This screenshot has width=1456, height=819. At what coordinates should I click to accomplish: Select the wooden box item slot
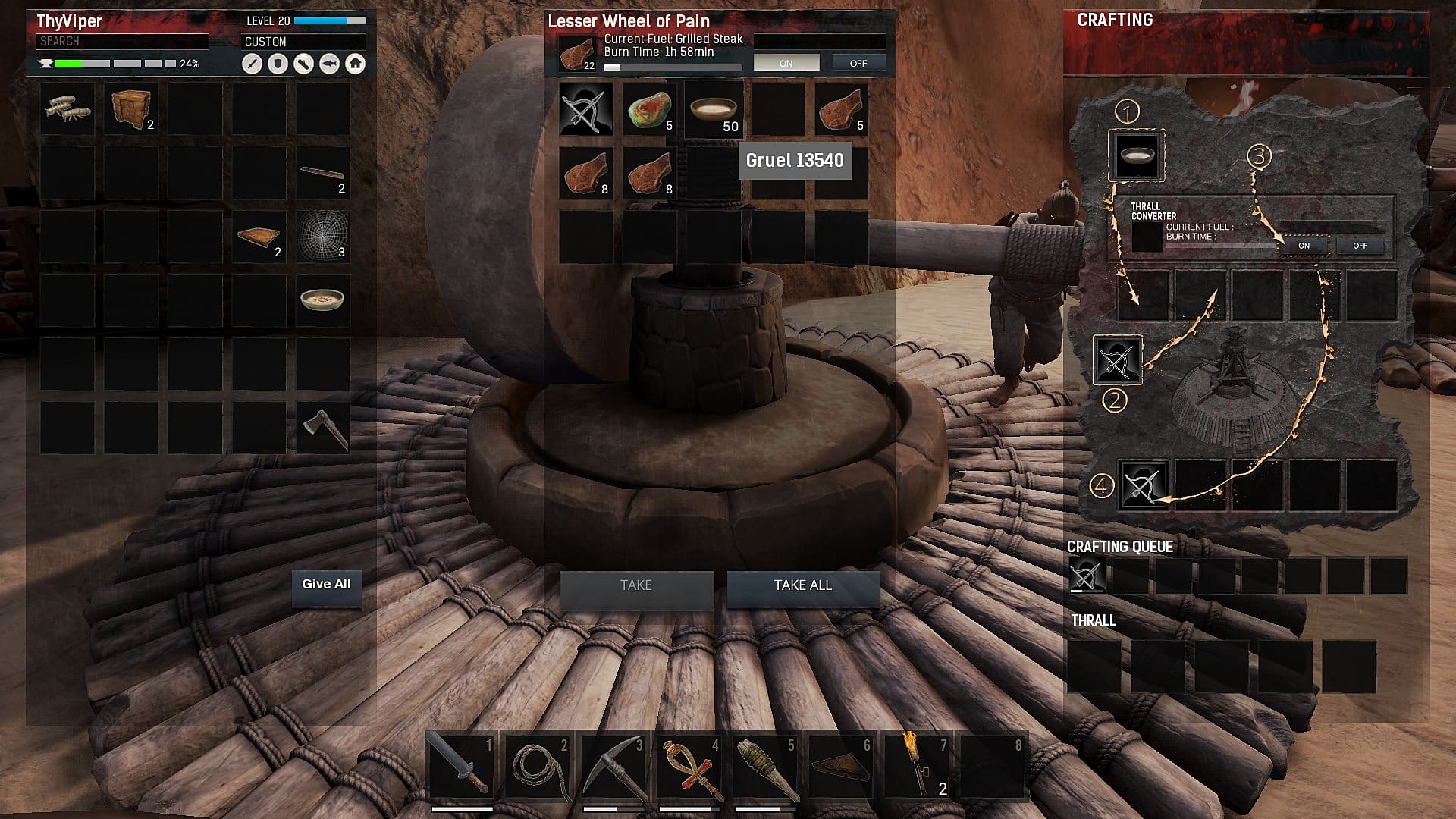[130, 110]
